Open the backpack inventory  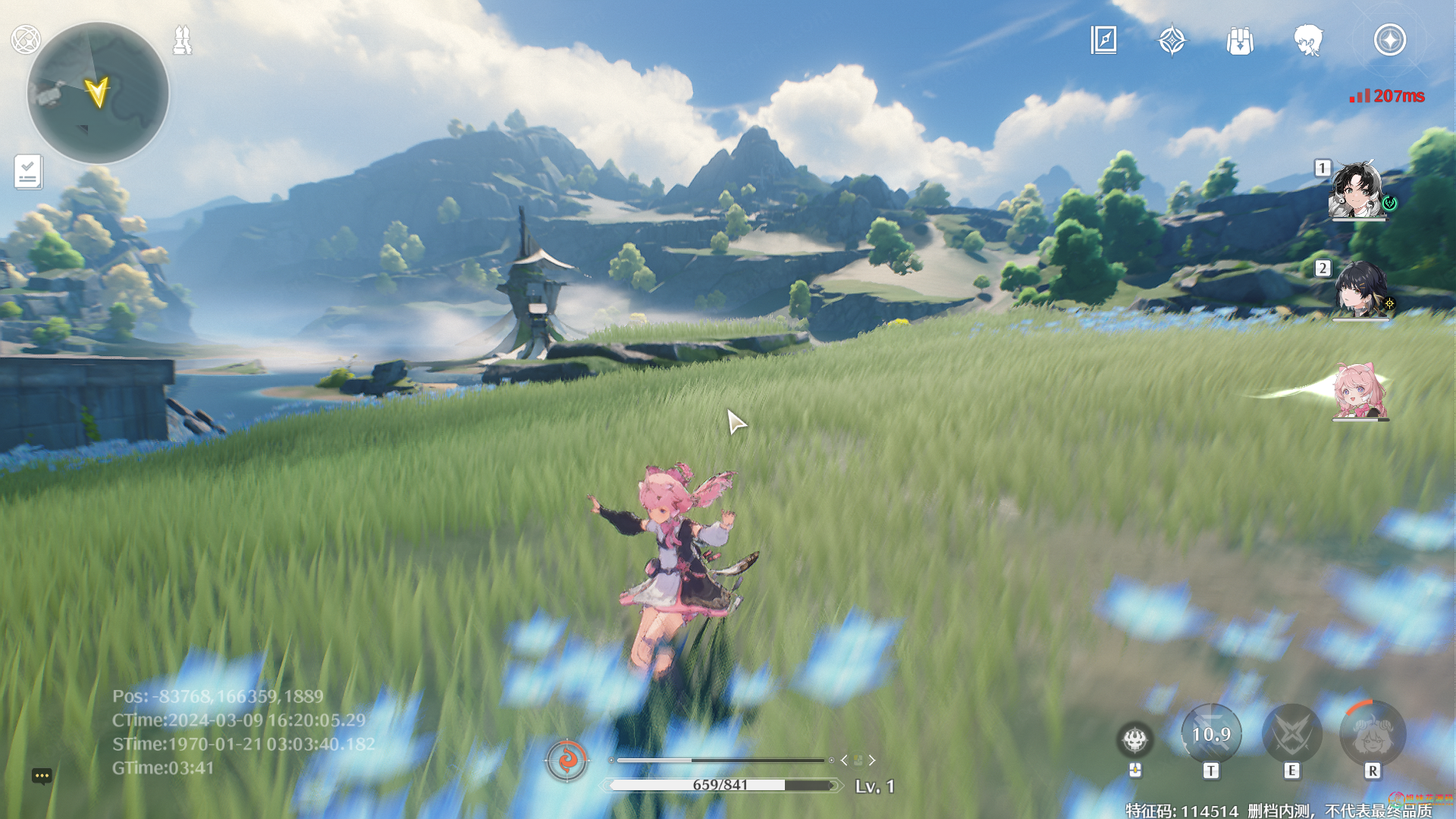[1240, 41]
